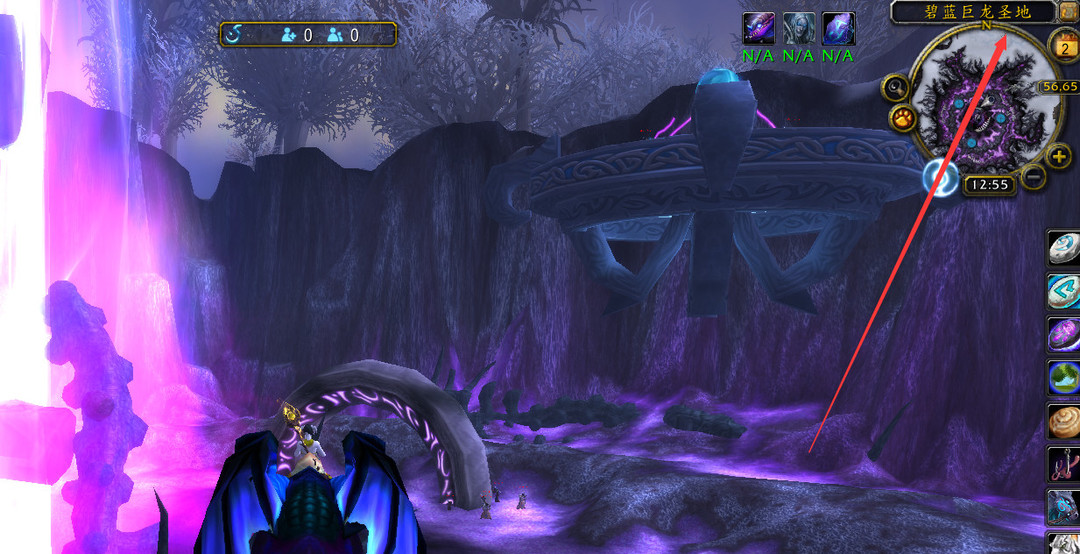
Task: Click the glowing blue swirl minimap button
Action: pos(940,178)
